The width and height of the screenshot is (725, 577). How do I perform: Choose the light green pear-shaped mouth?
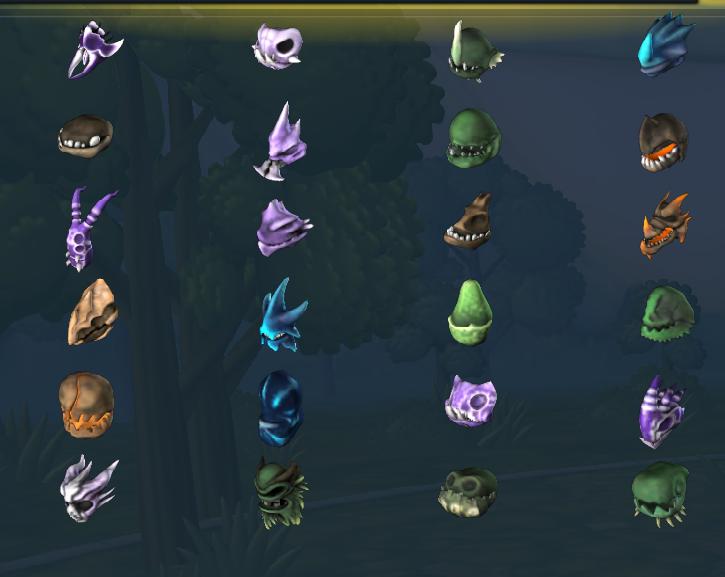469,310
